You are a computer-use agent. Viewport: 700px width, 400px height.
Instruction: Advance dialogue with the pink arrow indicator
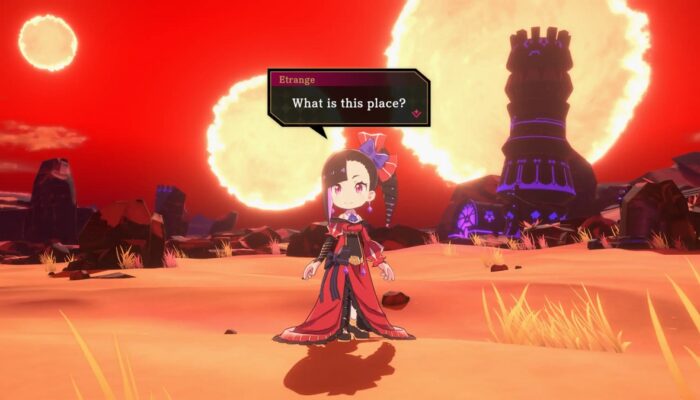[416, 114]
